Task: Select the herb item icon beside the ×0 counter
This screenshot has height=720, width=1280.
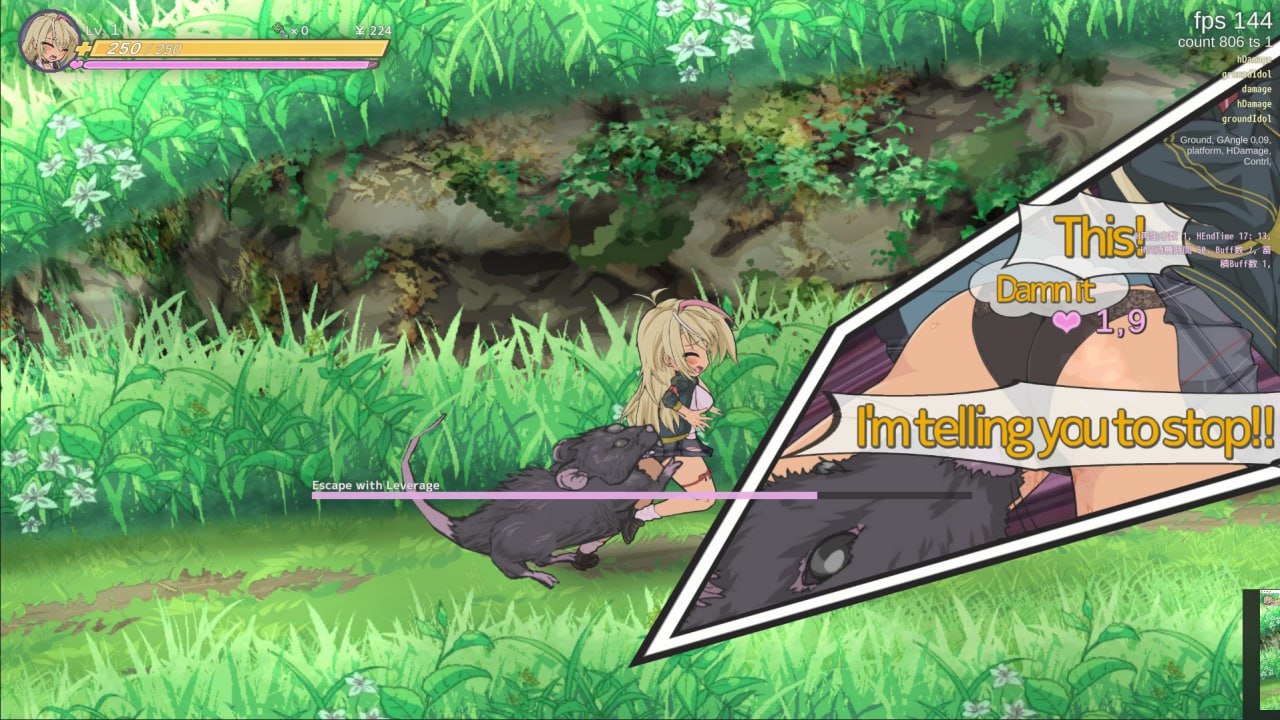Action: tap(277, 31)
